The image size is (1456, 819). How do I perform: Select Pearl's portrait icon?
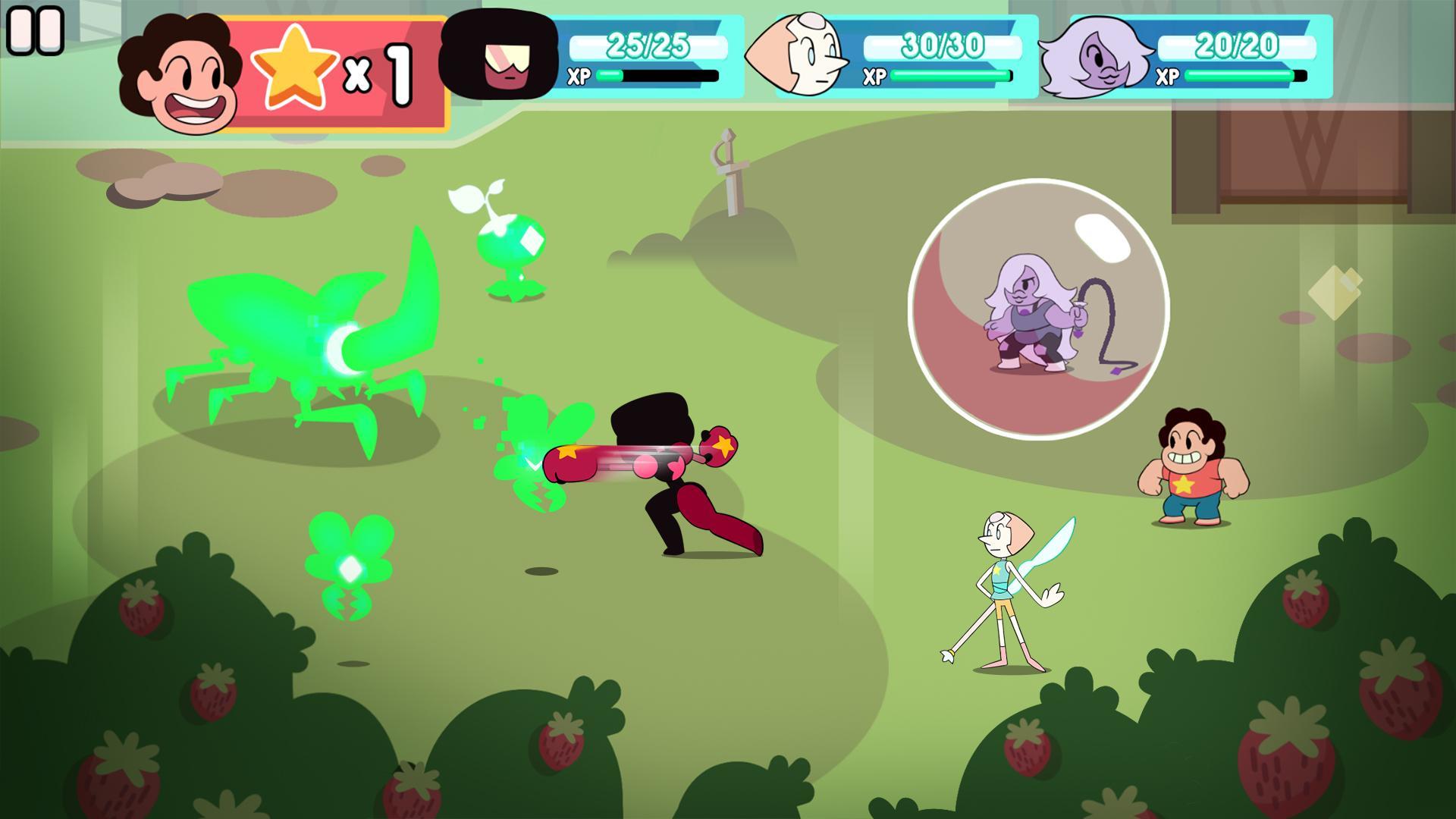(804, 53)
